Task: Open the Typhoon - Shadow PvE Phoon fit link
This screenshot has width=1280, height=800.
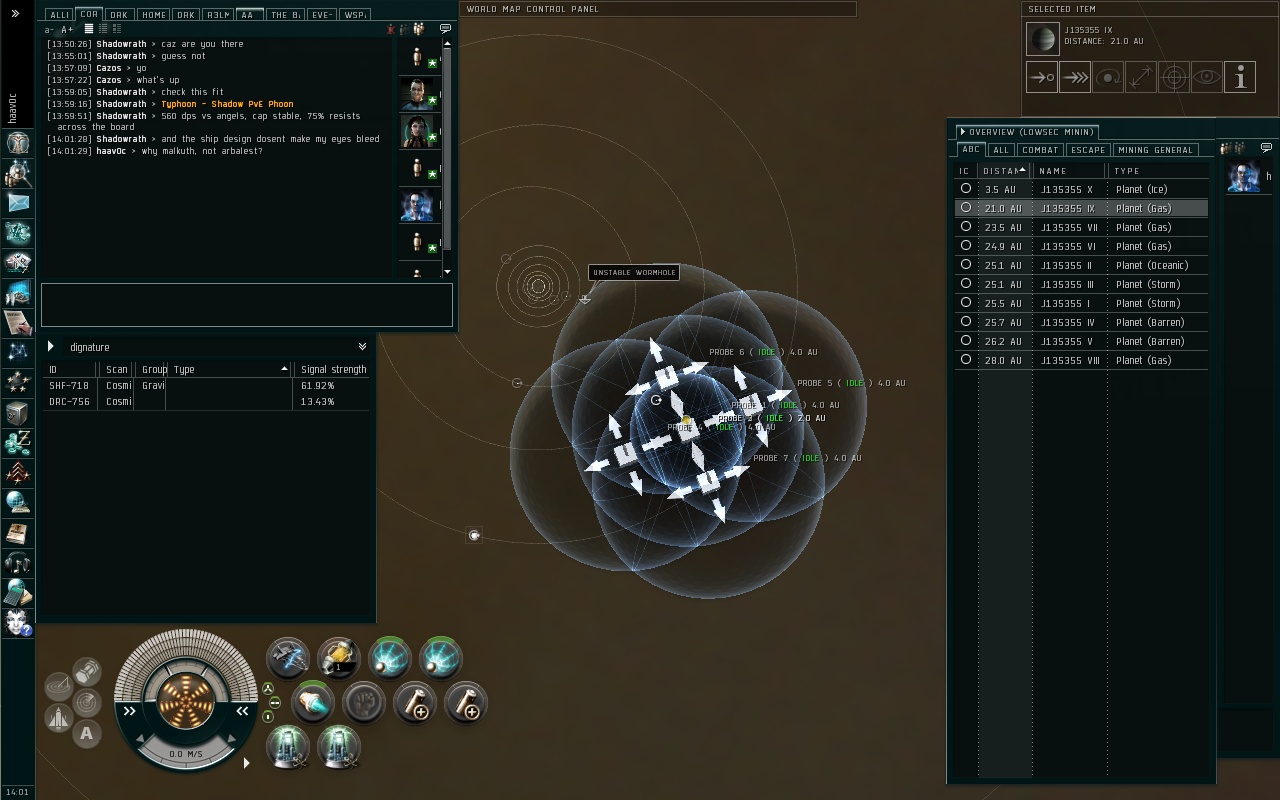Action: pos(227,104)
